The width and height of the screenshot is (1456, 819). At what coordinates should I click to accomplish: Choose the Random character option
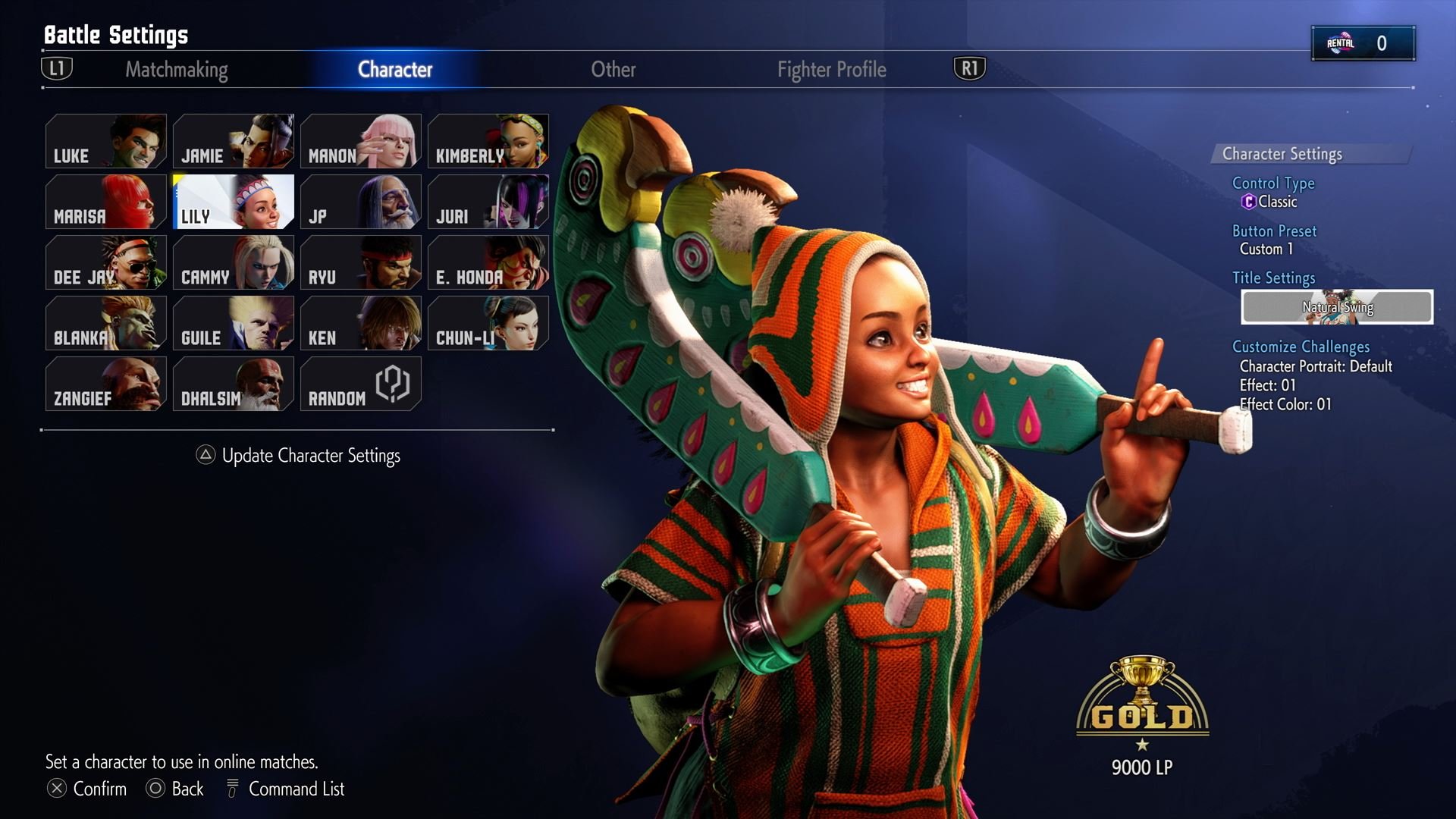click(x=361, y=384)
